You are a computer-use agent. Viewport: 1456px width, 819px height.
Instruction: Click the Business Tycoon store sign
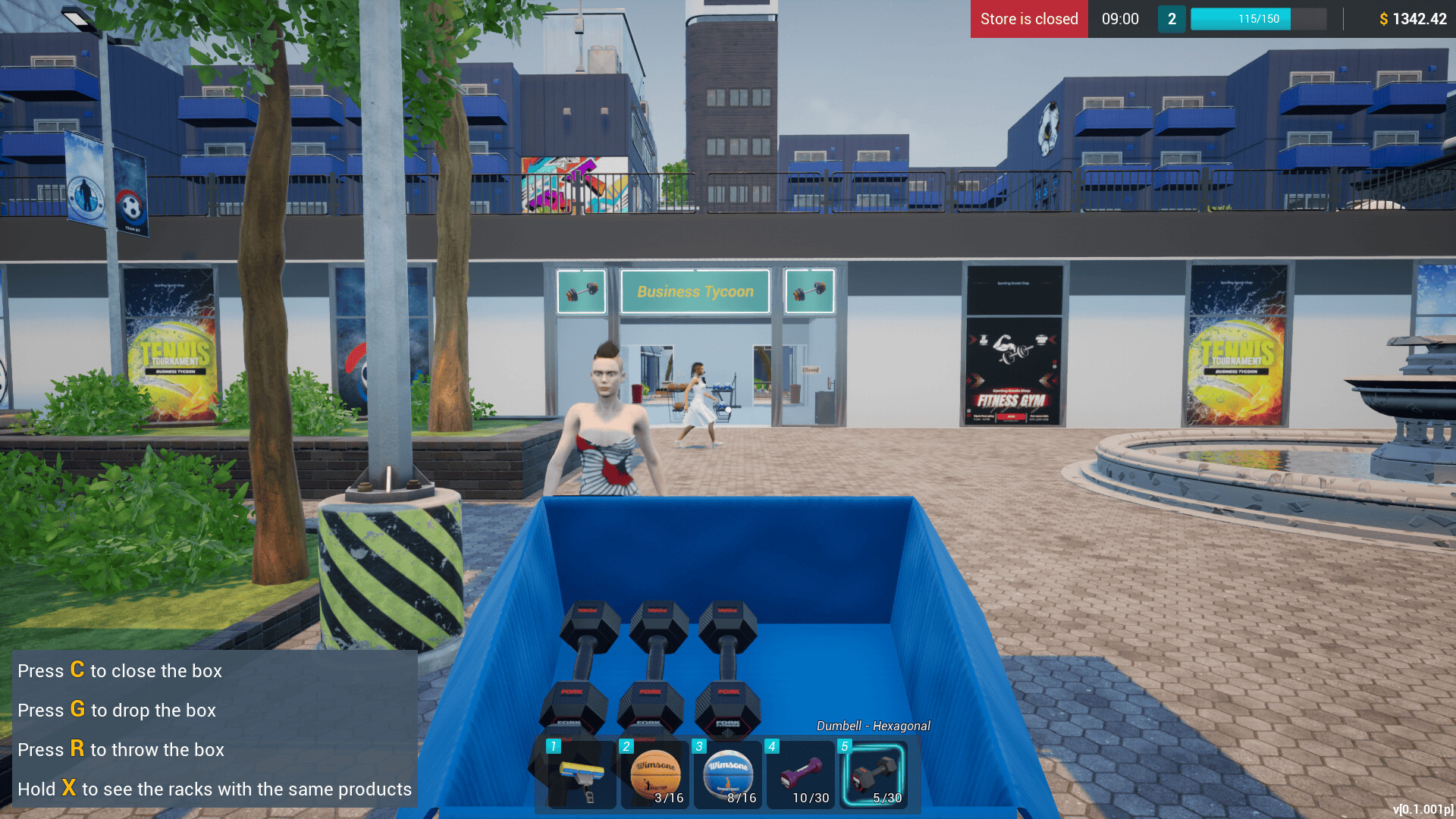tap(695, 291)
